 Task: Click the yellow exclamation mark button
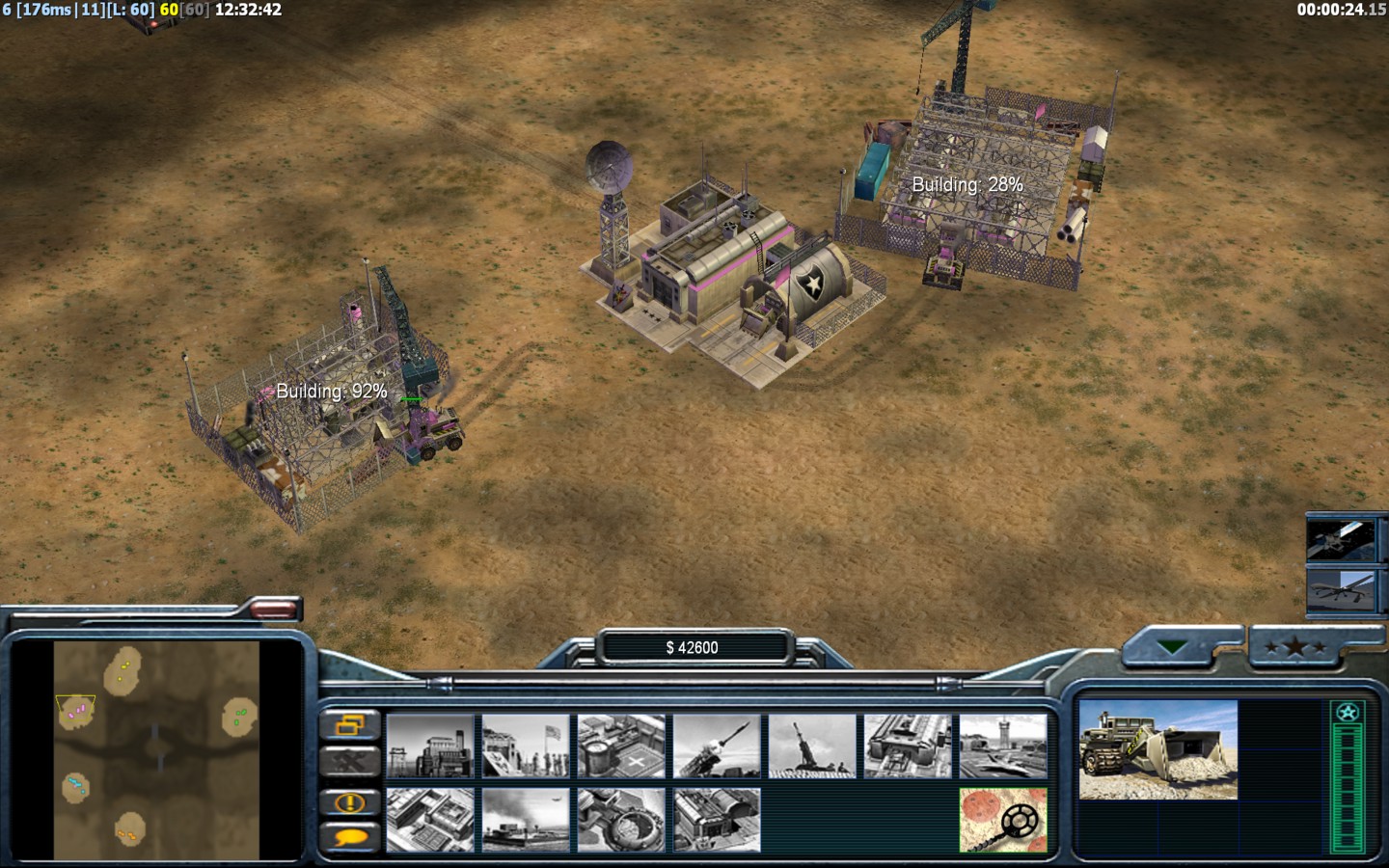[349, 802]
